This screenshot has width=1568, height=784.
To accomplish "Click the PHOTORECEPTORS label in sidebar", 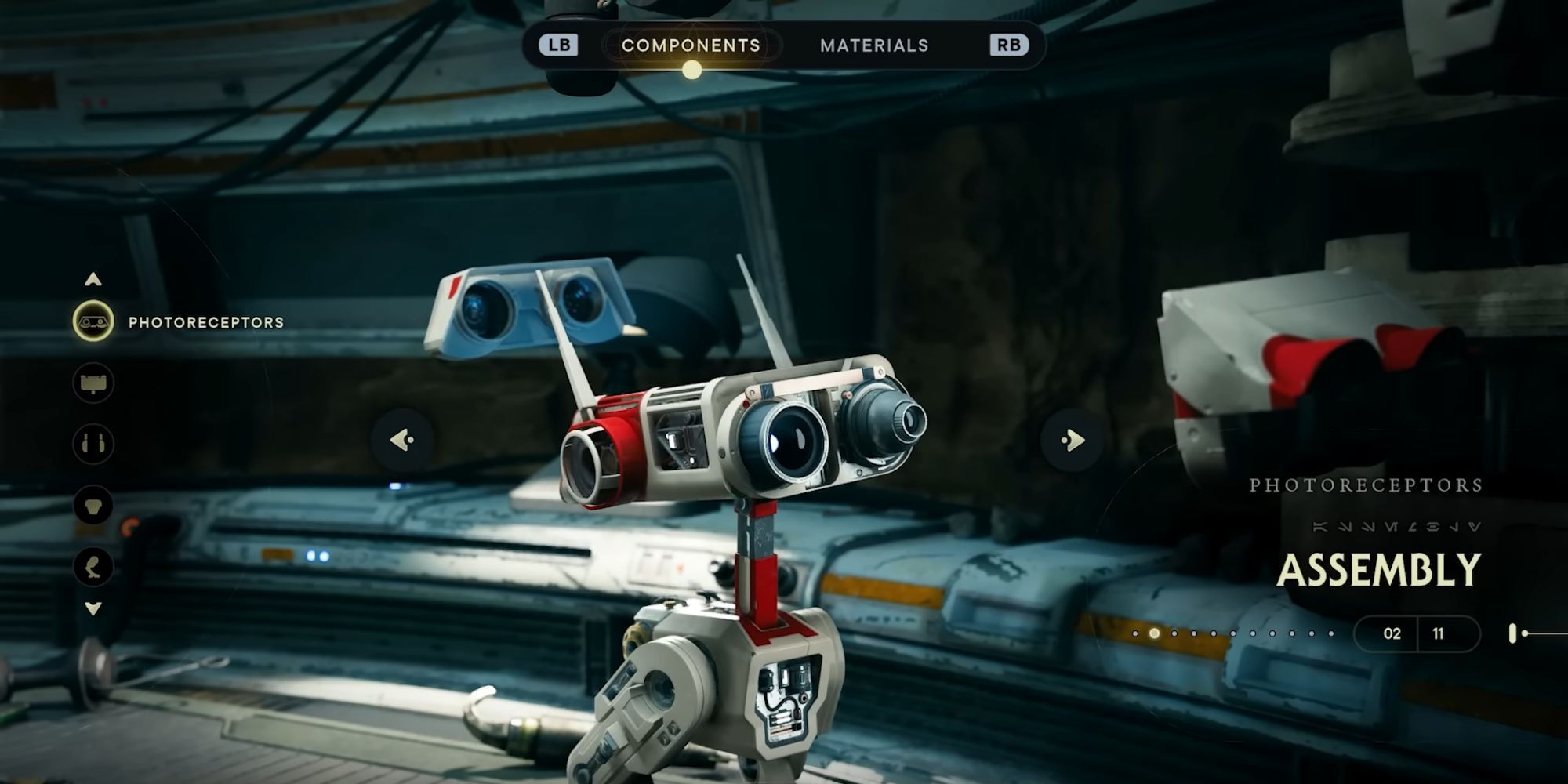I will point(205,321).
